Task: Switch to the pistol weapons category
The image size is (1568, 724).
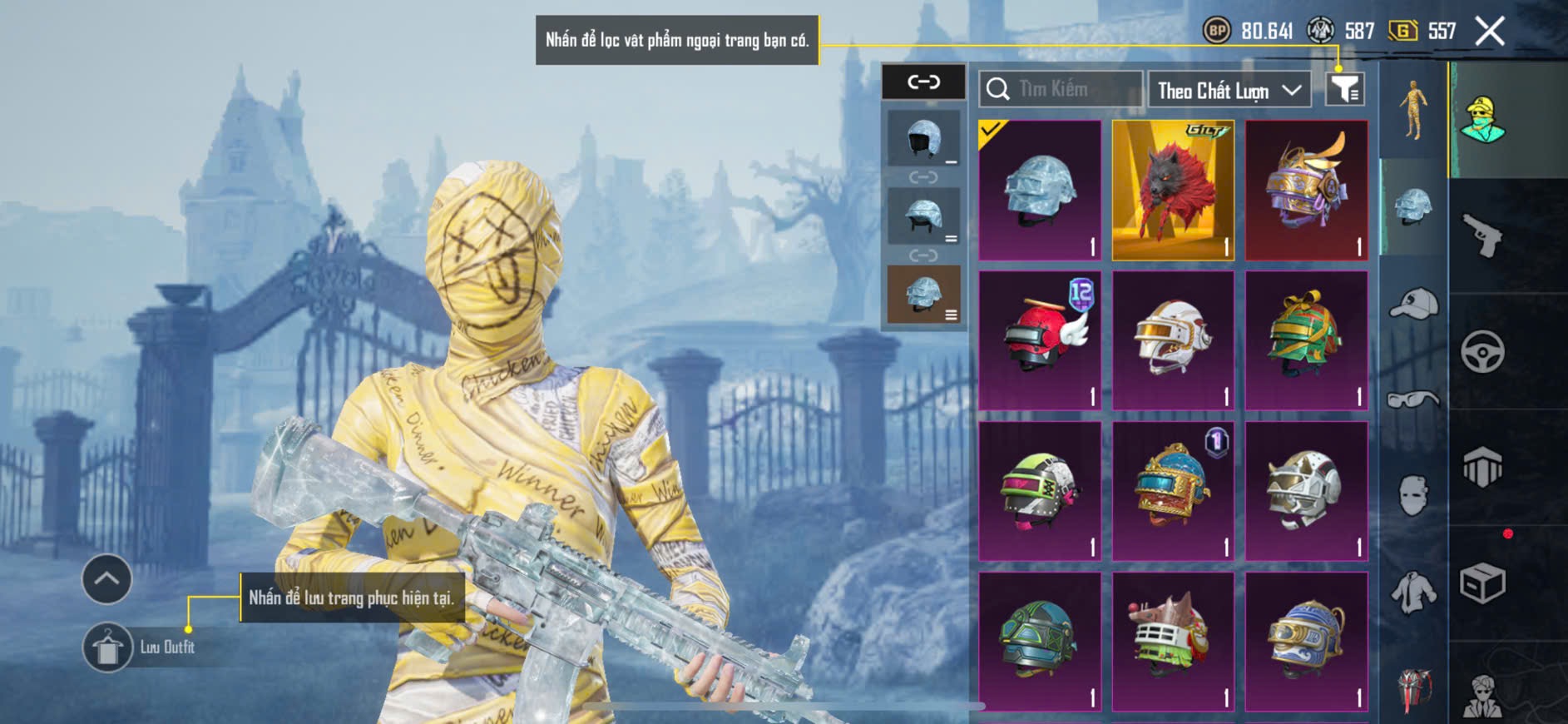Action: click(x=1482, y=236)
